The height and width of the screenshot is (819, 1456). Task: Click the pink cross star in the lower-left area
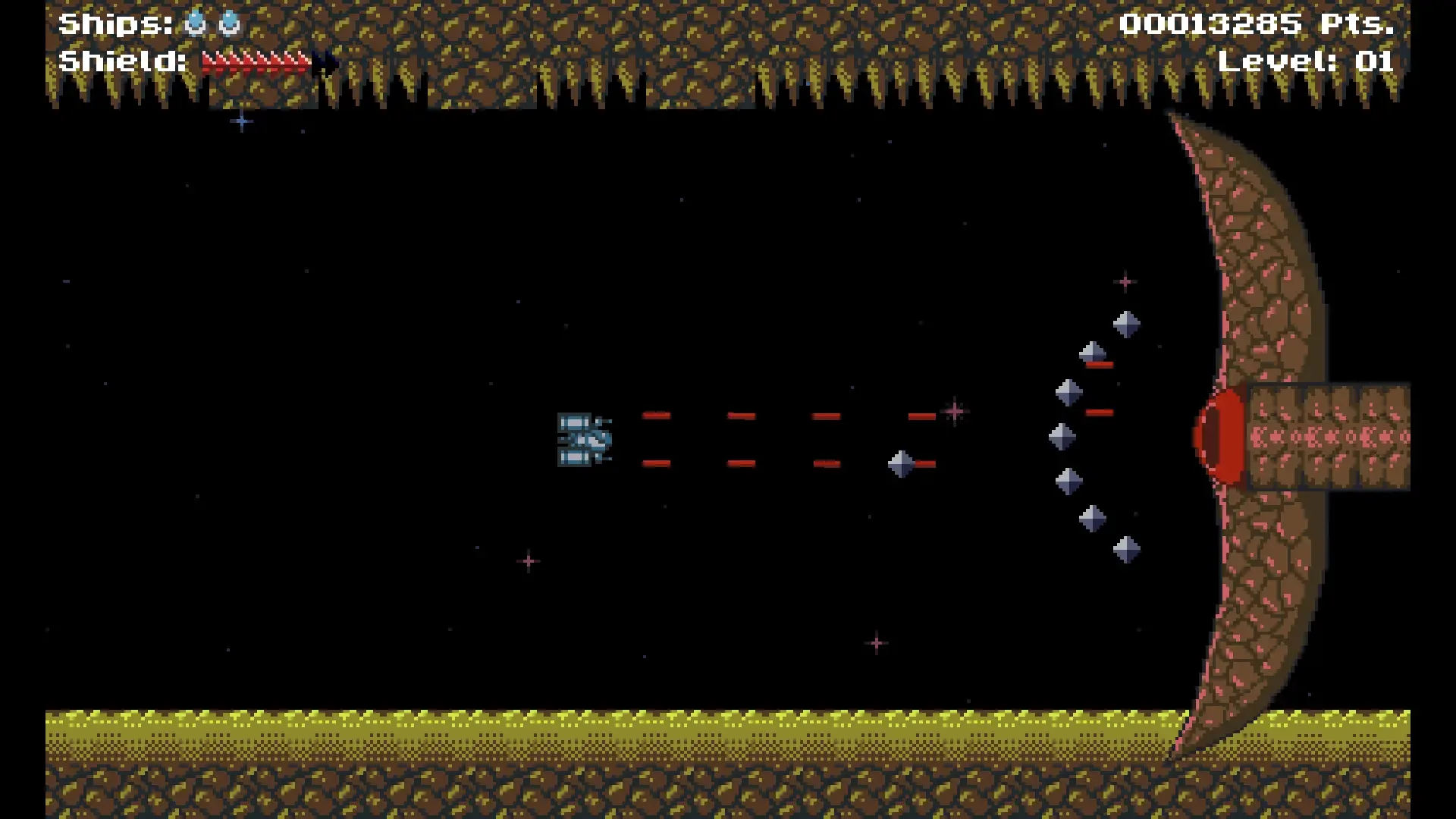point(529,560)
